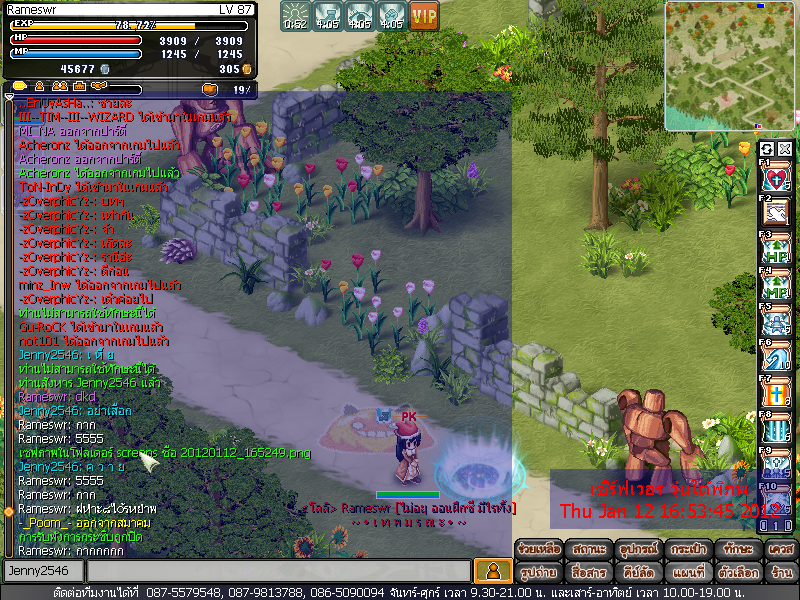800x600 pixels.
Task: Open the อุปกรณ์ (Equipment) window
Action: click(x=639, y=549)
